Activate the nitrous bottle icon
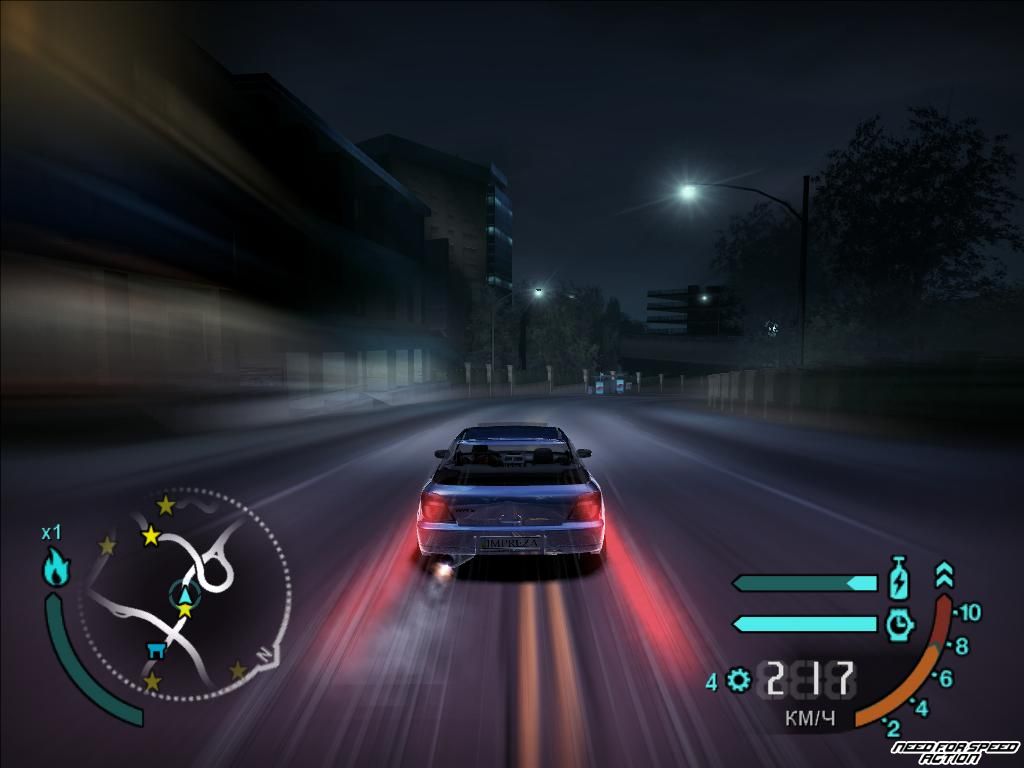 [x=898, y=579]
